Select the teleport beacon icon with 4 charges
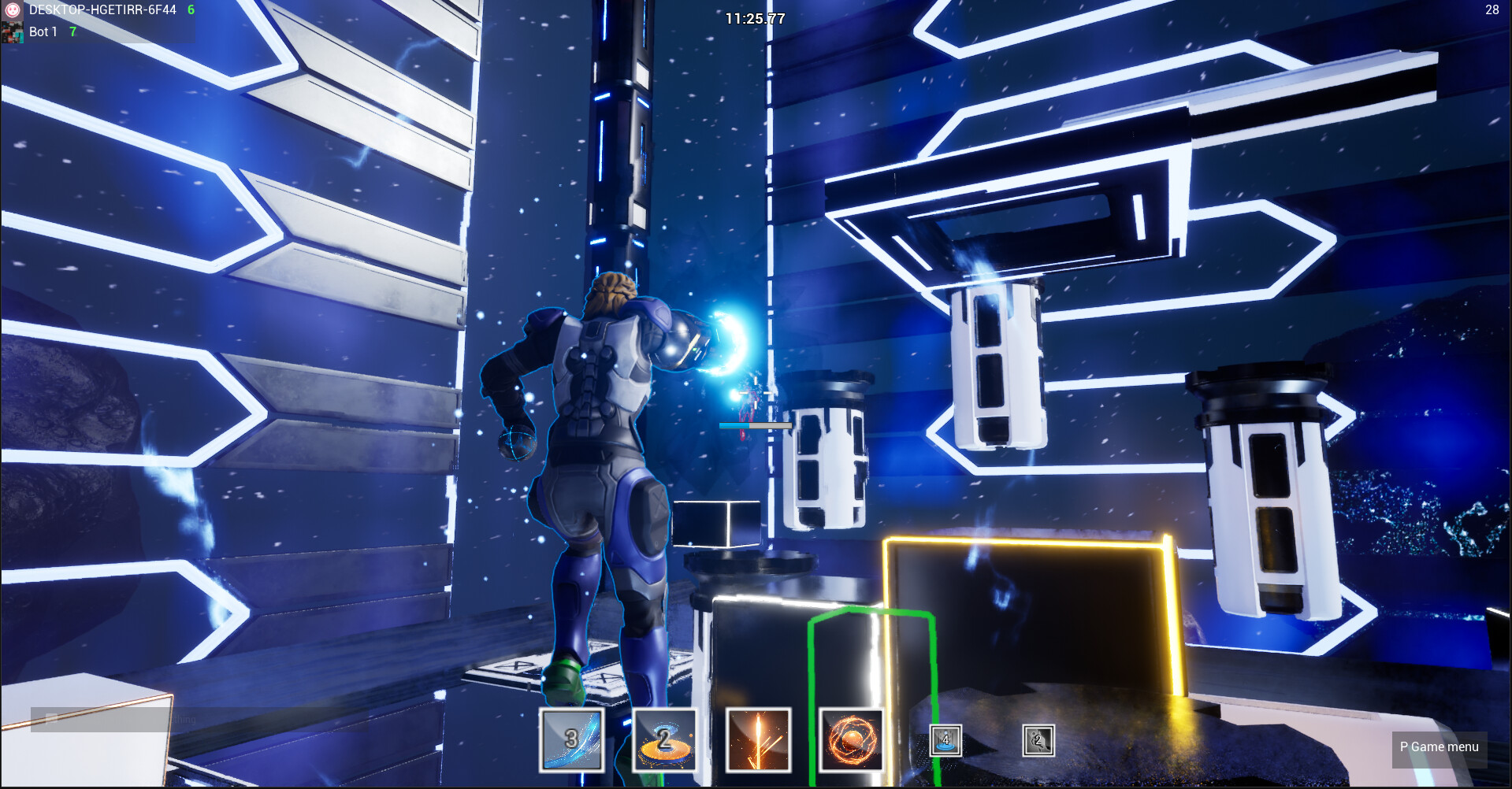Image resolution: width=1512 pixels, height=789 pixels. (945, 739)
